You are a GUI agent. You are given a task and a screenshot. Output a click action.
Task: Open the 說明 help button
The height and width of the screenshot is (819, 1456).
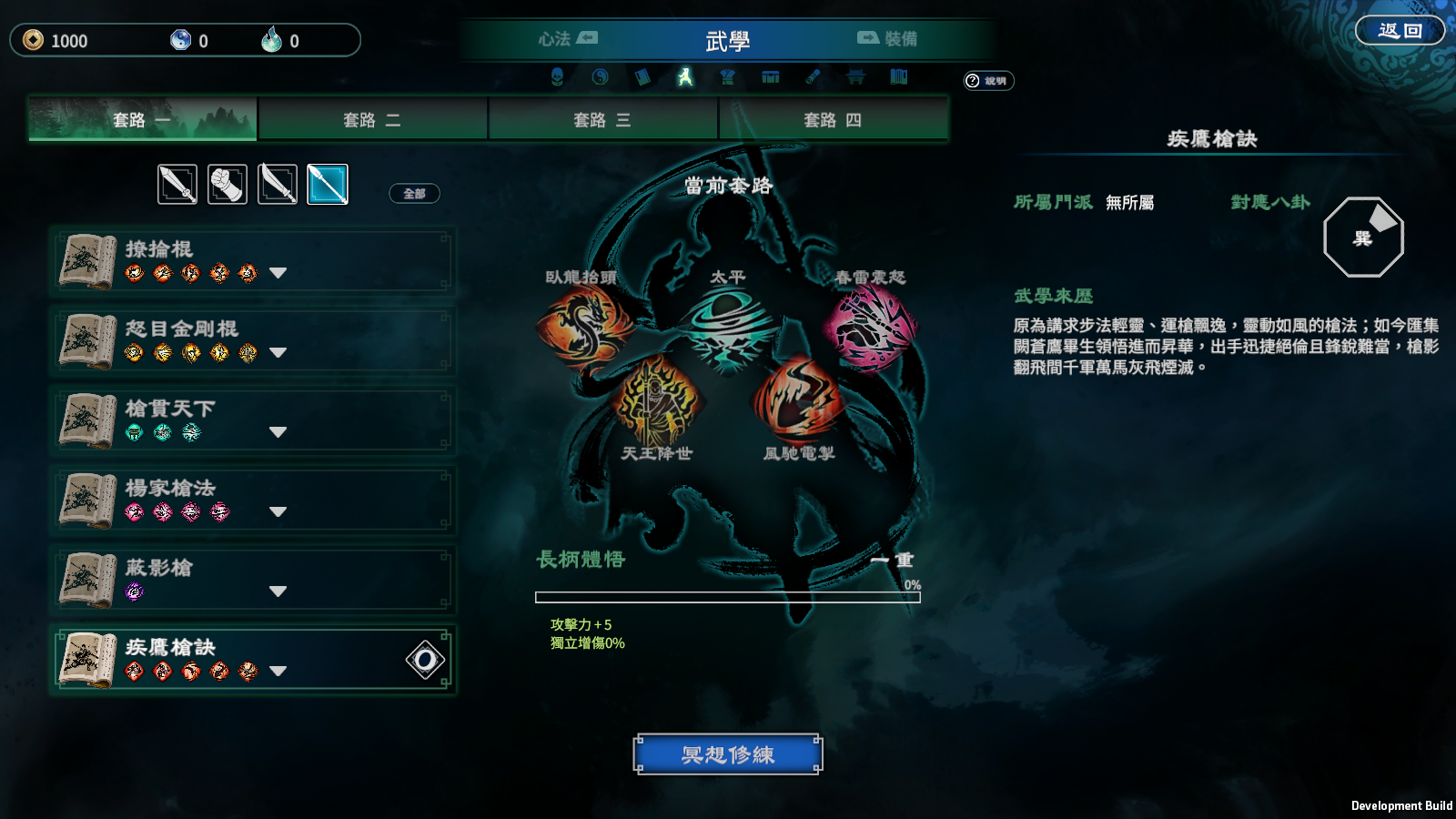988,81
